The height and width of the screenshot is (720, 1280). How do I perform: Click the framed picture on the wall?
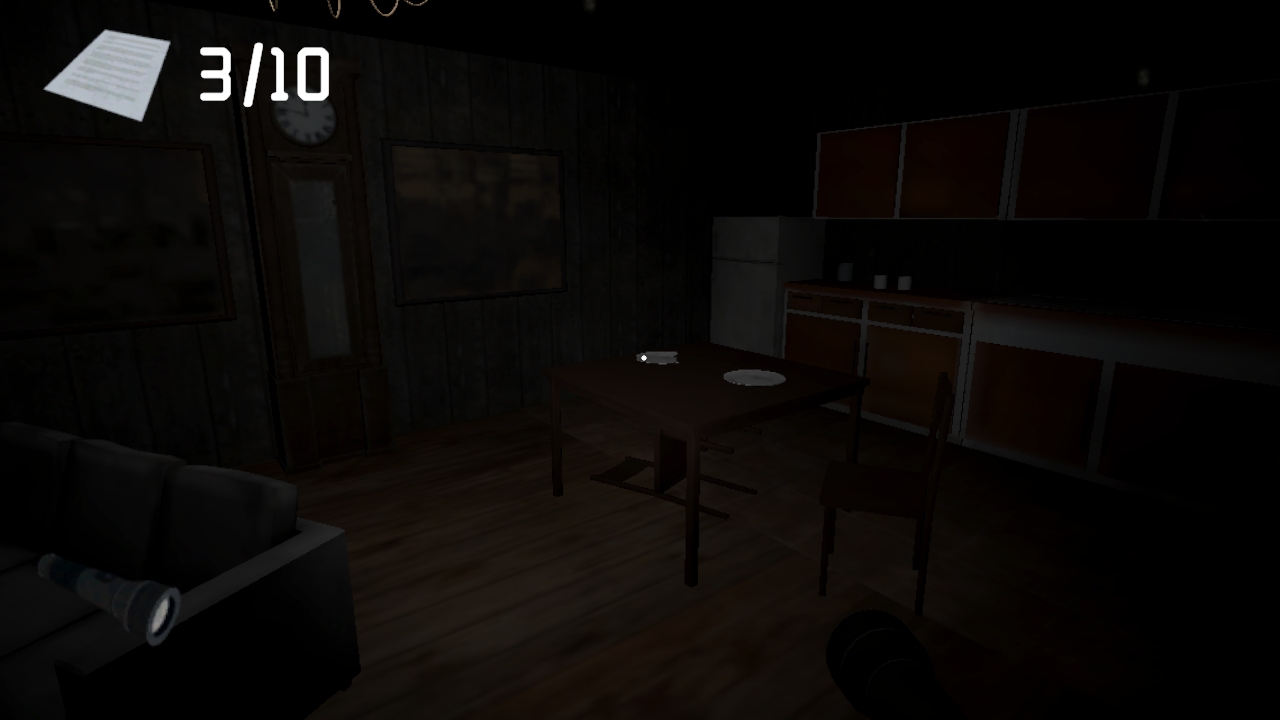[x=475, y=220]
